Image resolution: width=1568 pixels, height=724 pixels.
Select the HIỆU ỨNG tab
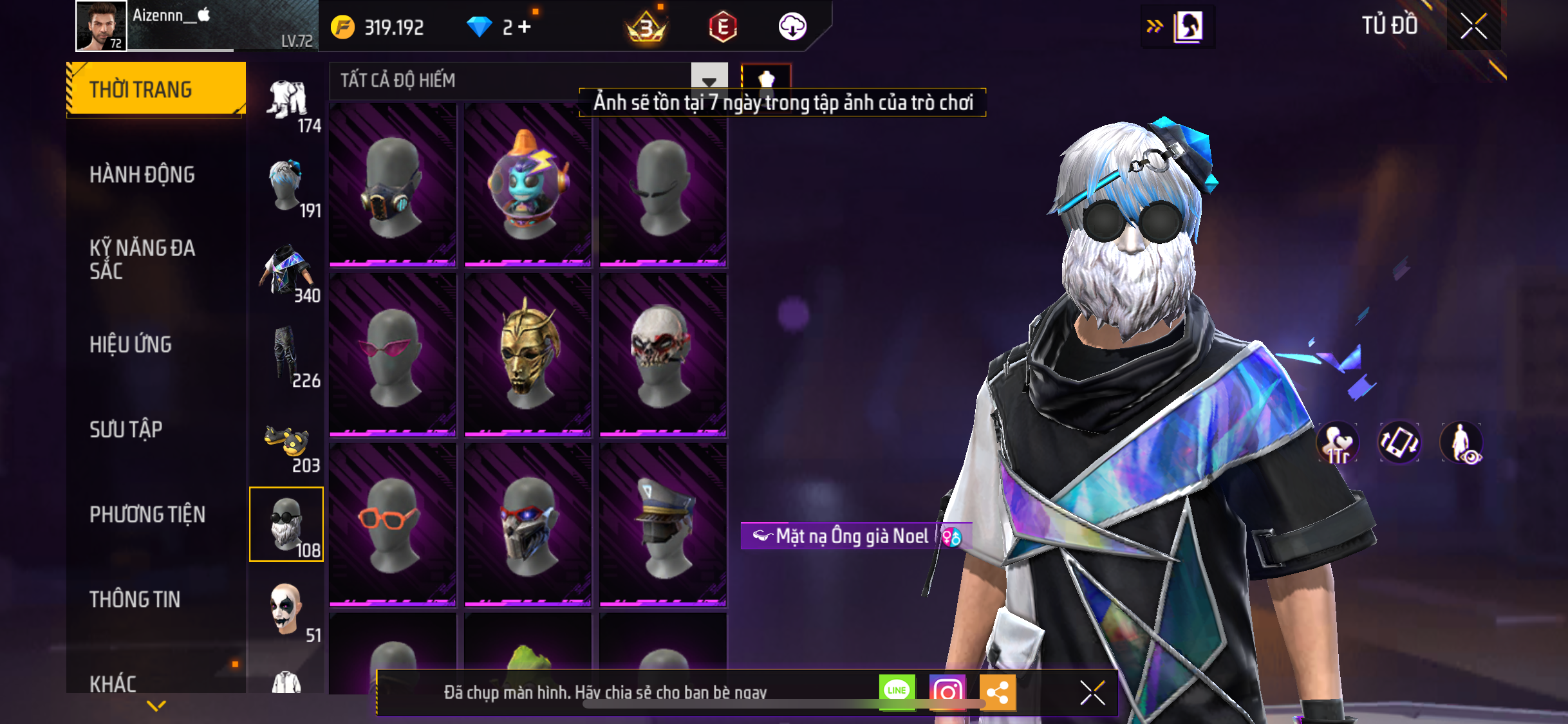tap(131, 344)
